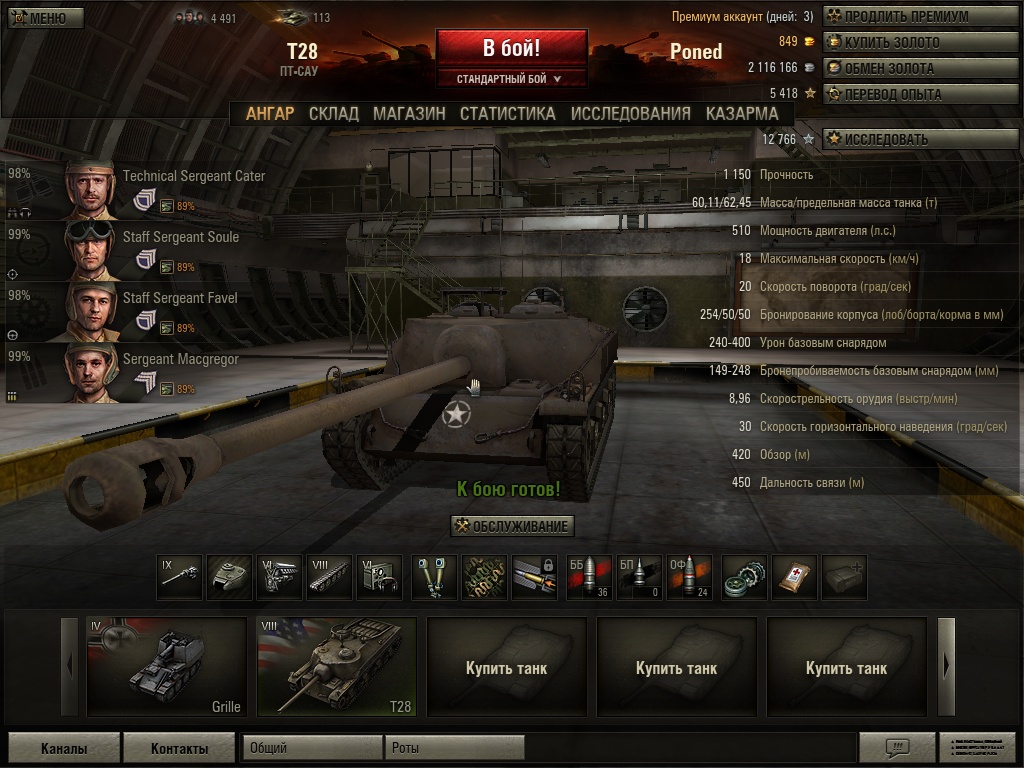This screenshot has width=1024, height=768.
Task: Switch to the Магазин tab
Action: (x=409, y=113)
